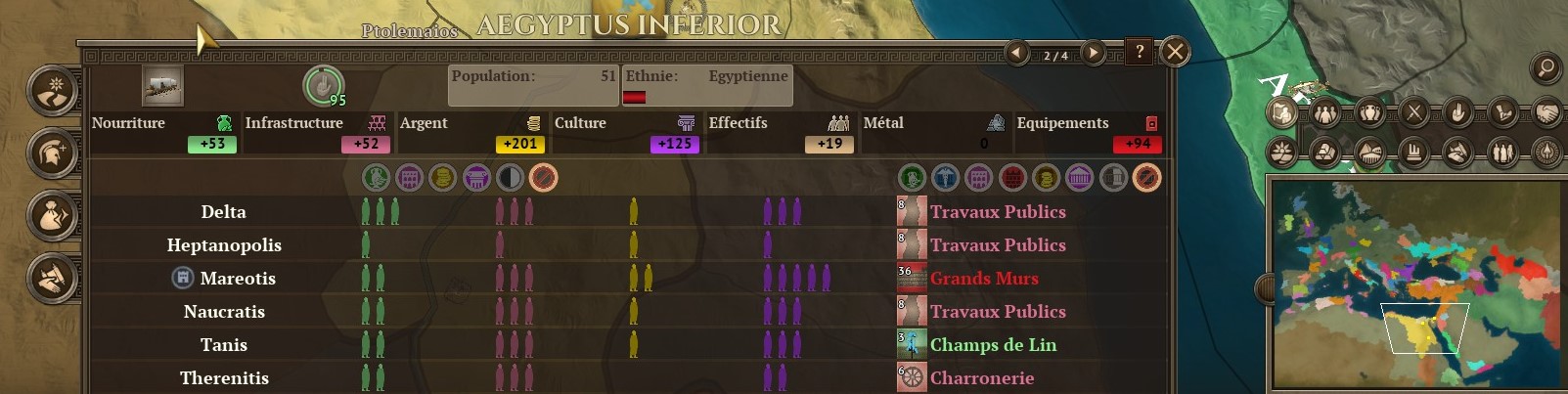Toggle the half-black half-white circle filter
This screenshot has width=1568, height=394.
(x=510, y=178)
